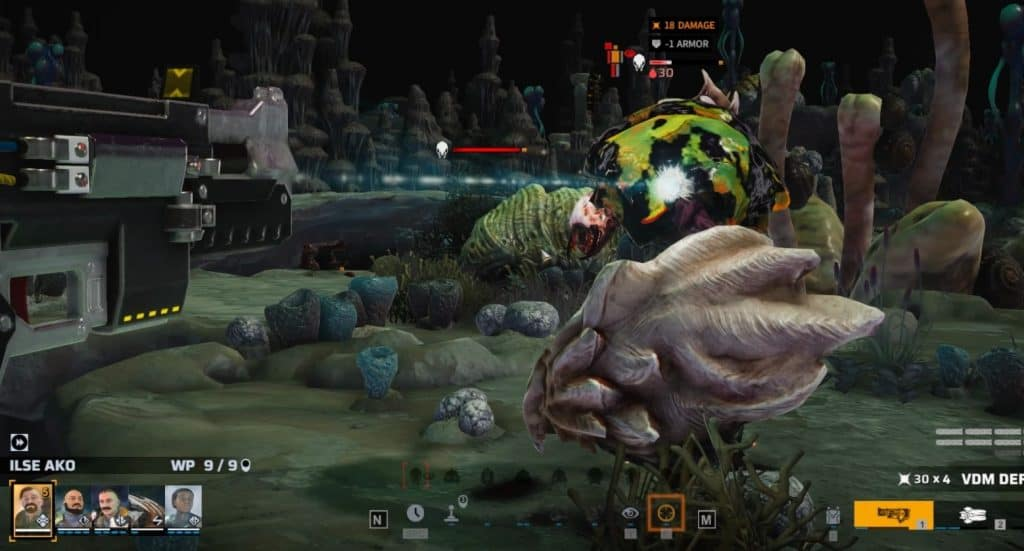This screenshot has width=1024, height=551.
Task: Click the fast-forward arrows icon
Action: click(x=19, y=442)
